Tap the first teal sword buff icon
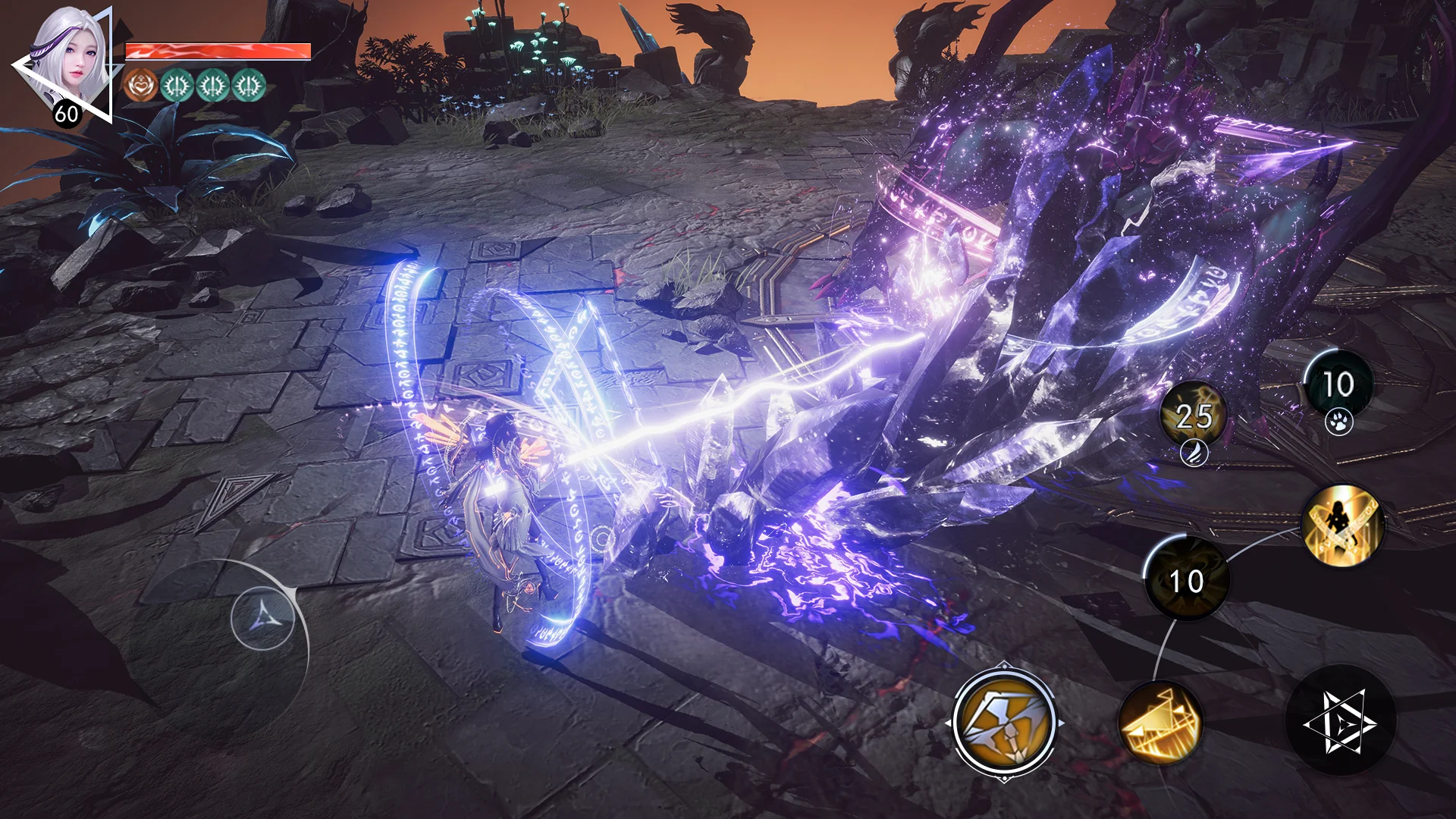The height and width of the screenshot is (819, 1456). tap(175, 84)
